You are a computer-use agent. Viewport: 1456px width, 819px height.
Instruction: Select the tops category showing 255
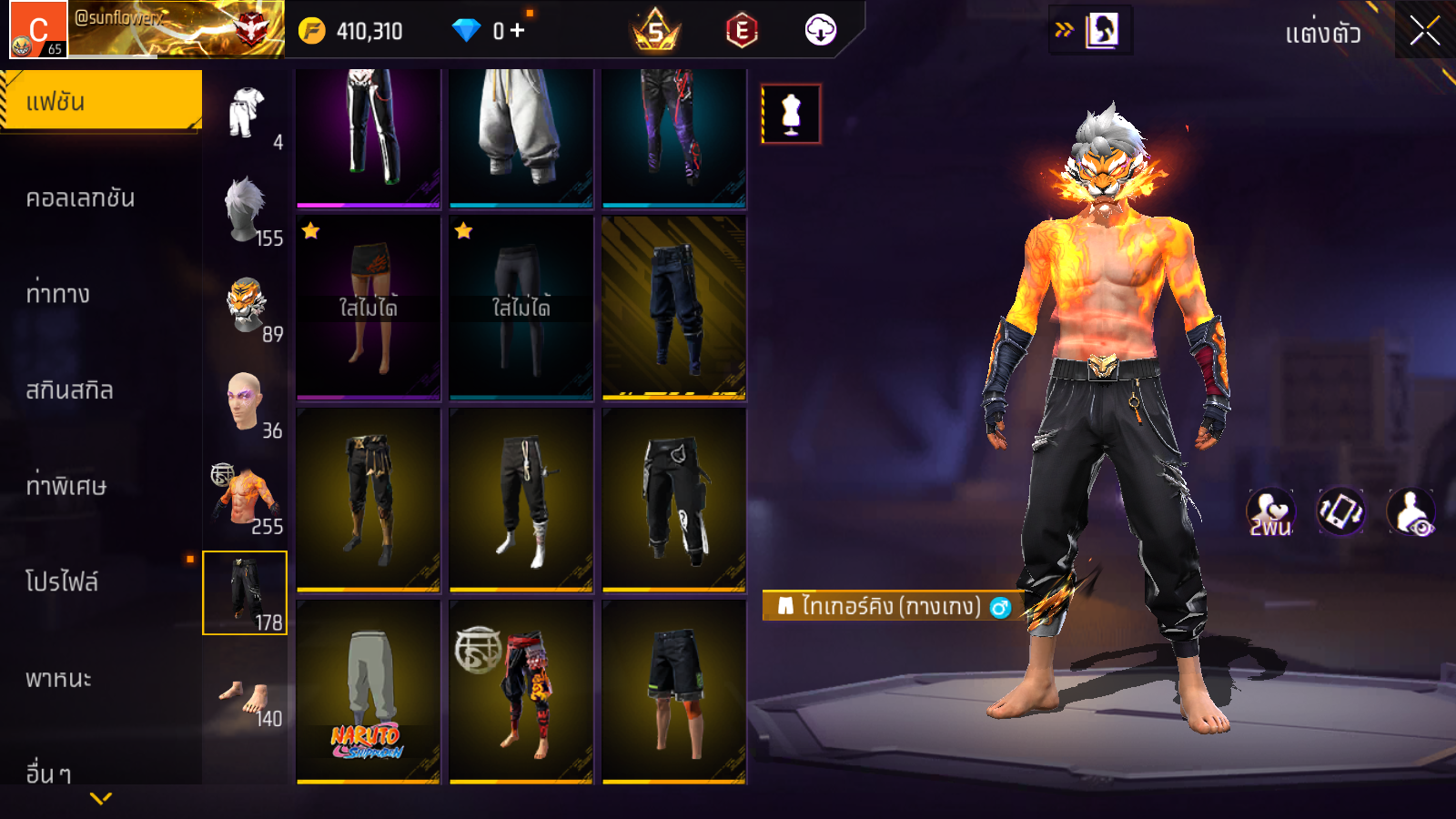tap(246, 498)
